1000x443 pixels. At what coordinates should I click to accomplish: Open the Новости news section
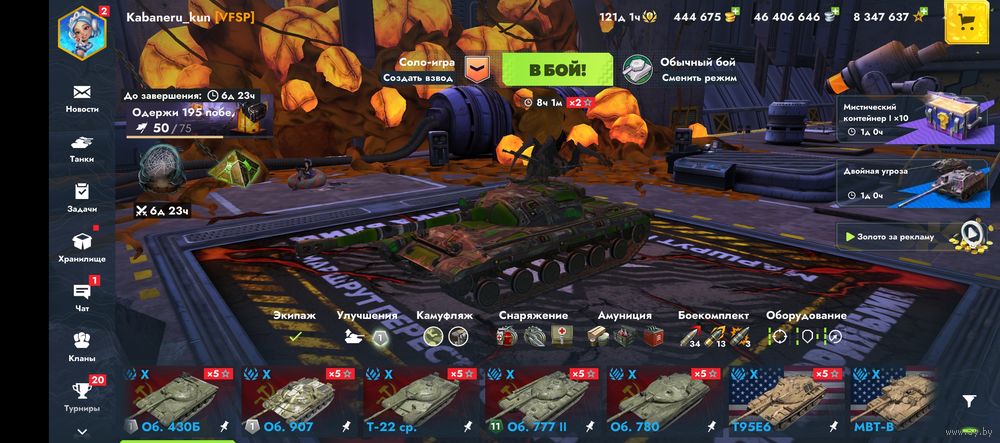(82, 98)
